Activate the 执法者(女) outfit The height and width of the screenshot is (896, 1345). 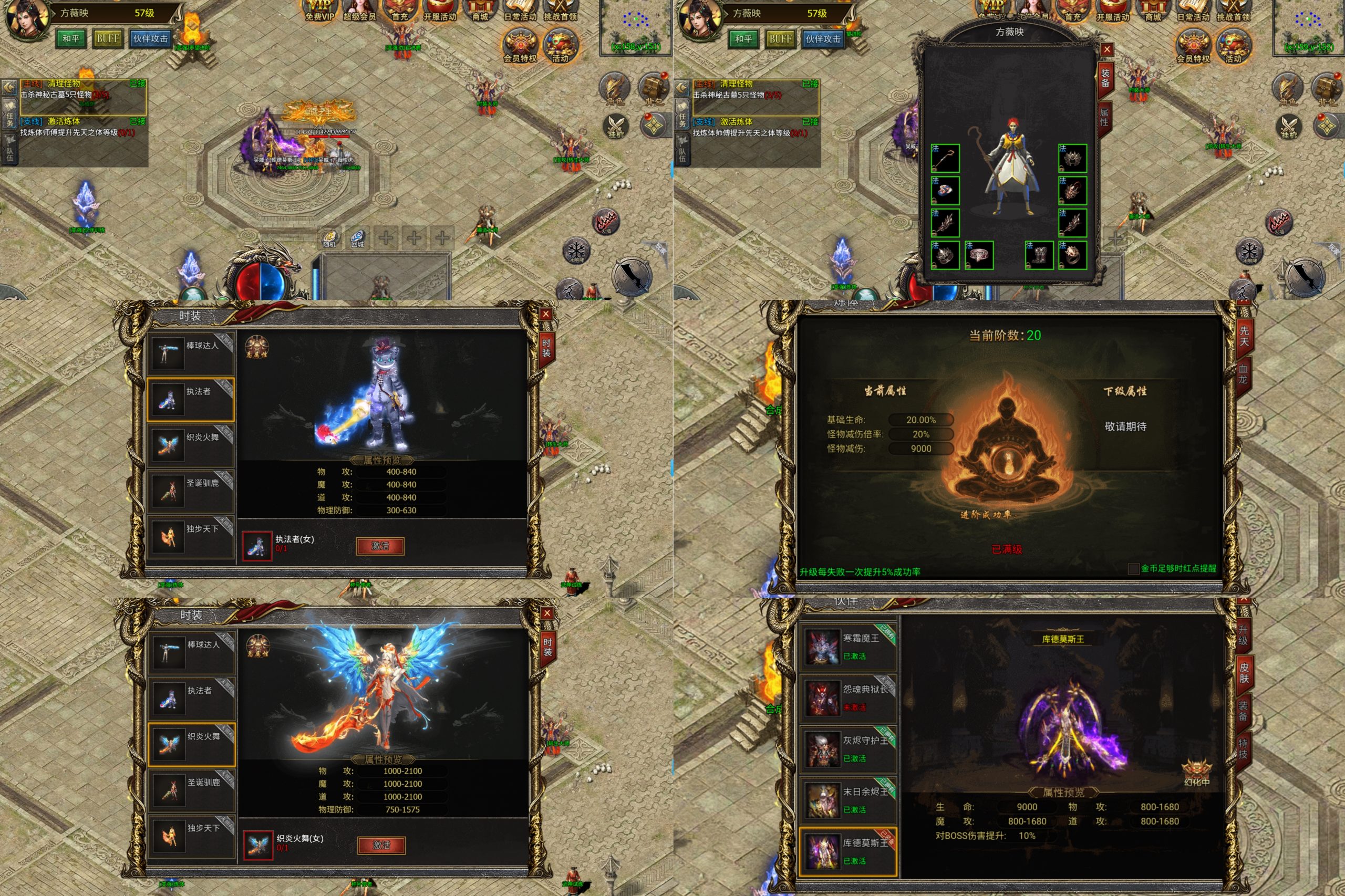point(379,546)
